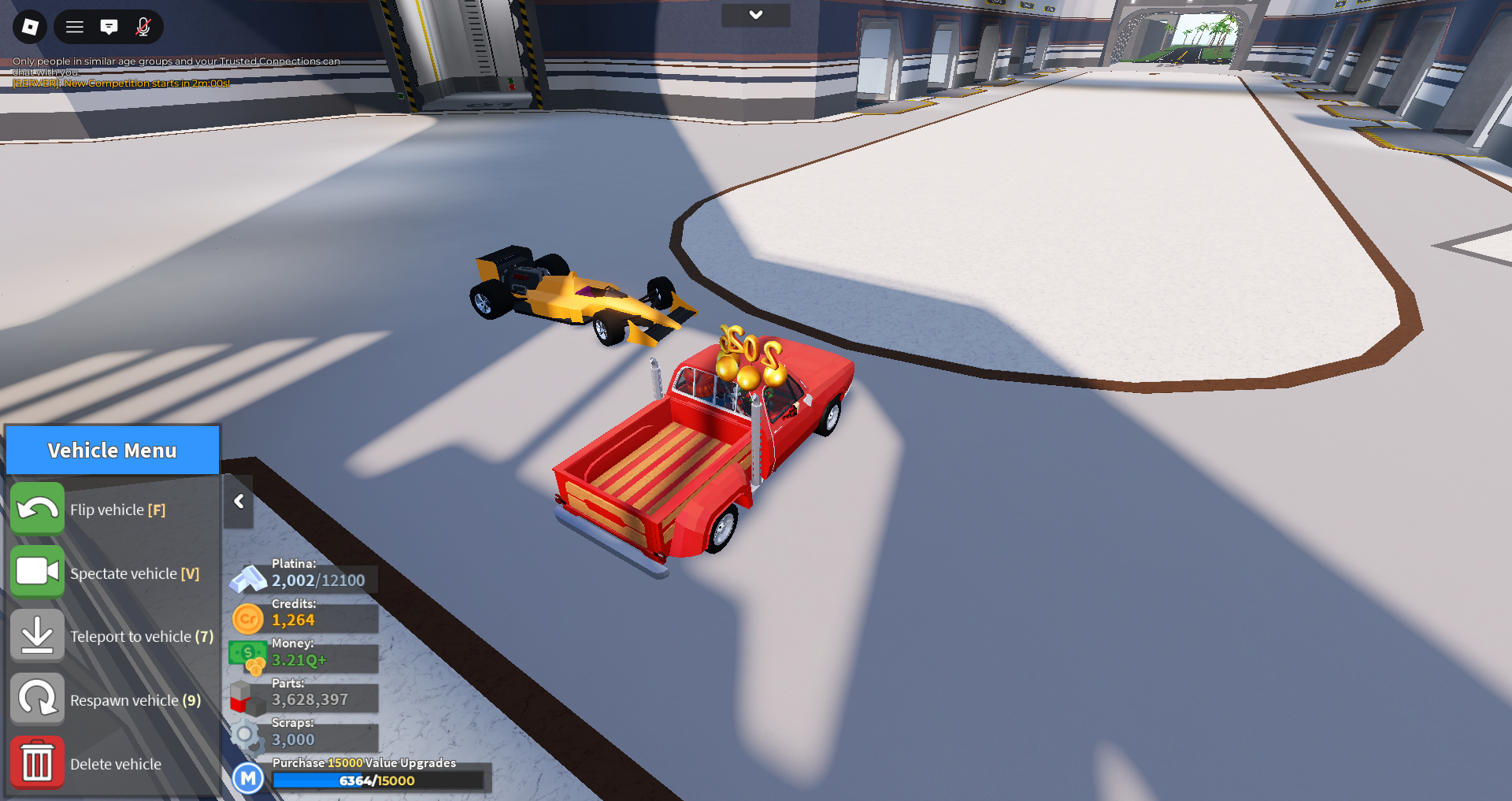Delete vehicle with the red trash button

point(37,762)
